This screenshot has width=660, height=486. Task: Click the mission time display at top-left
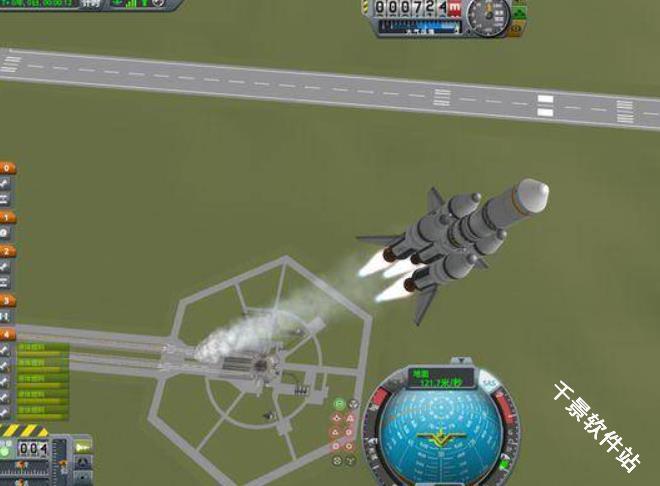pos(40,4)
